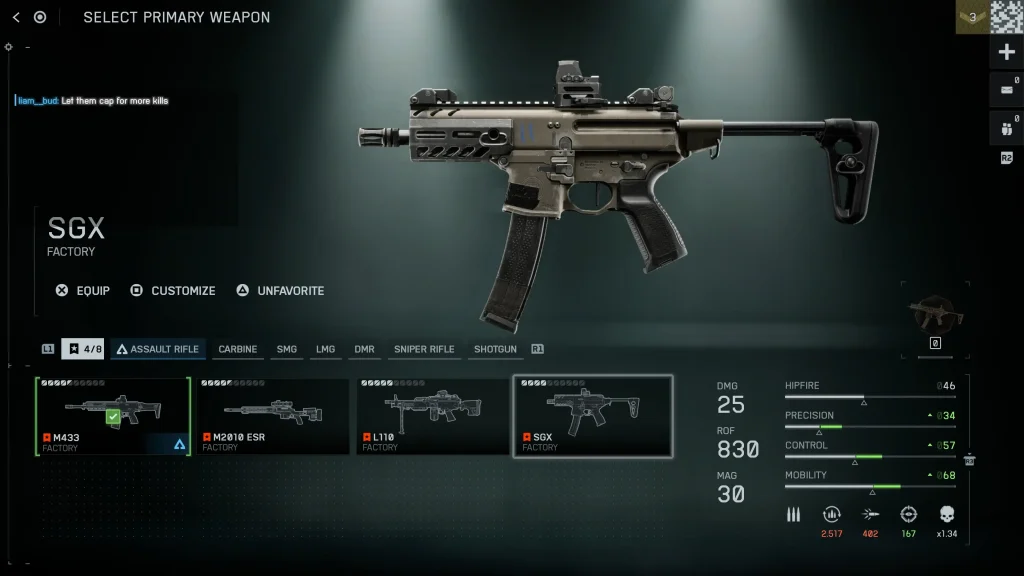This screenshot has width=1024, height=576.
Task: Choose the L110 weapon card
Action: 433,416
